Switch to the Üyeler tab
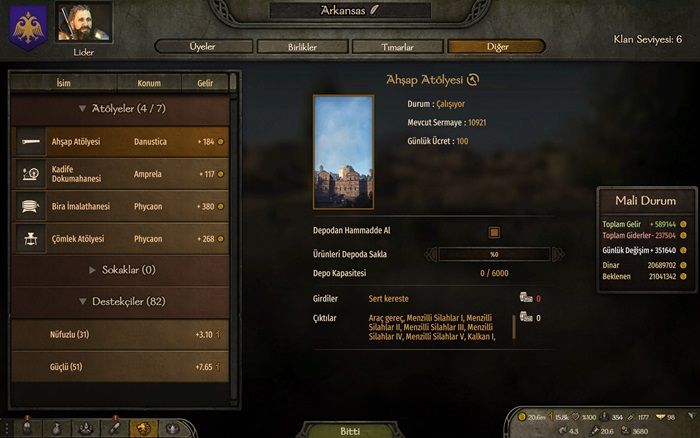 [x=203, y=47]
